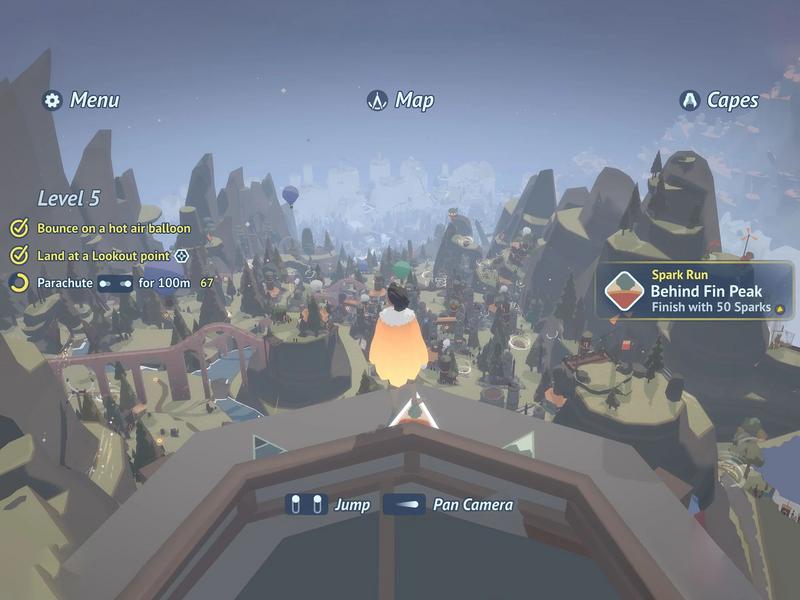
Task: Select the Land at a Lookout point objective
Action: pos(100,256)
